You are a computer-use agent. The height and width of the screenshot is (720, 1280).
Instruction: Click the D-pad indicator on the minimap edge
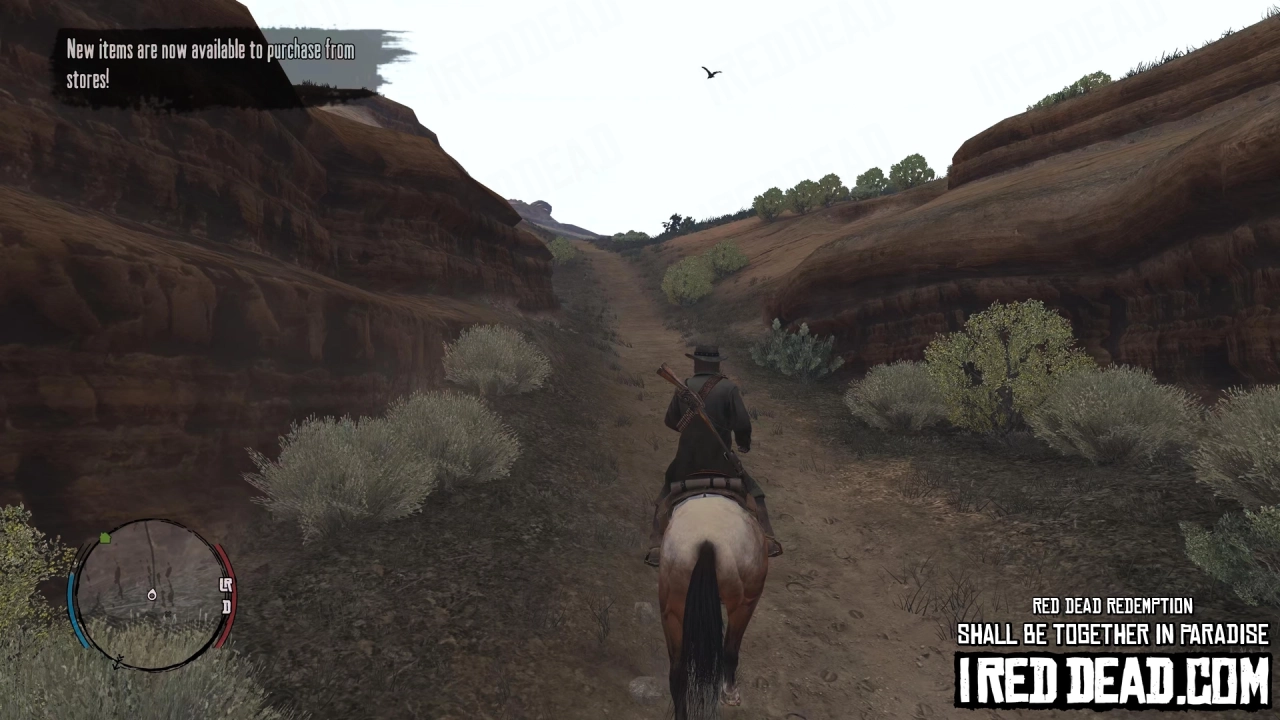point(228,608)
